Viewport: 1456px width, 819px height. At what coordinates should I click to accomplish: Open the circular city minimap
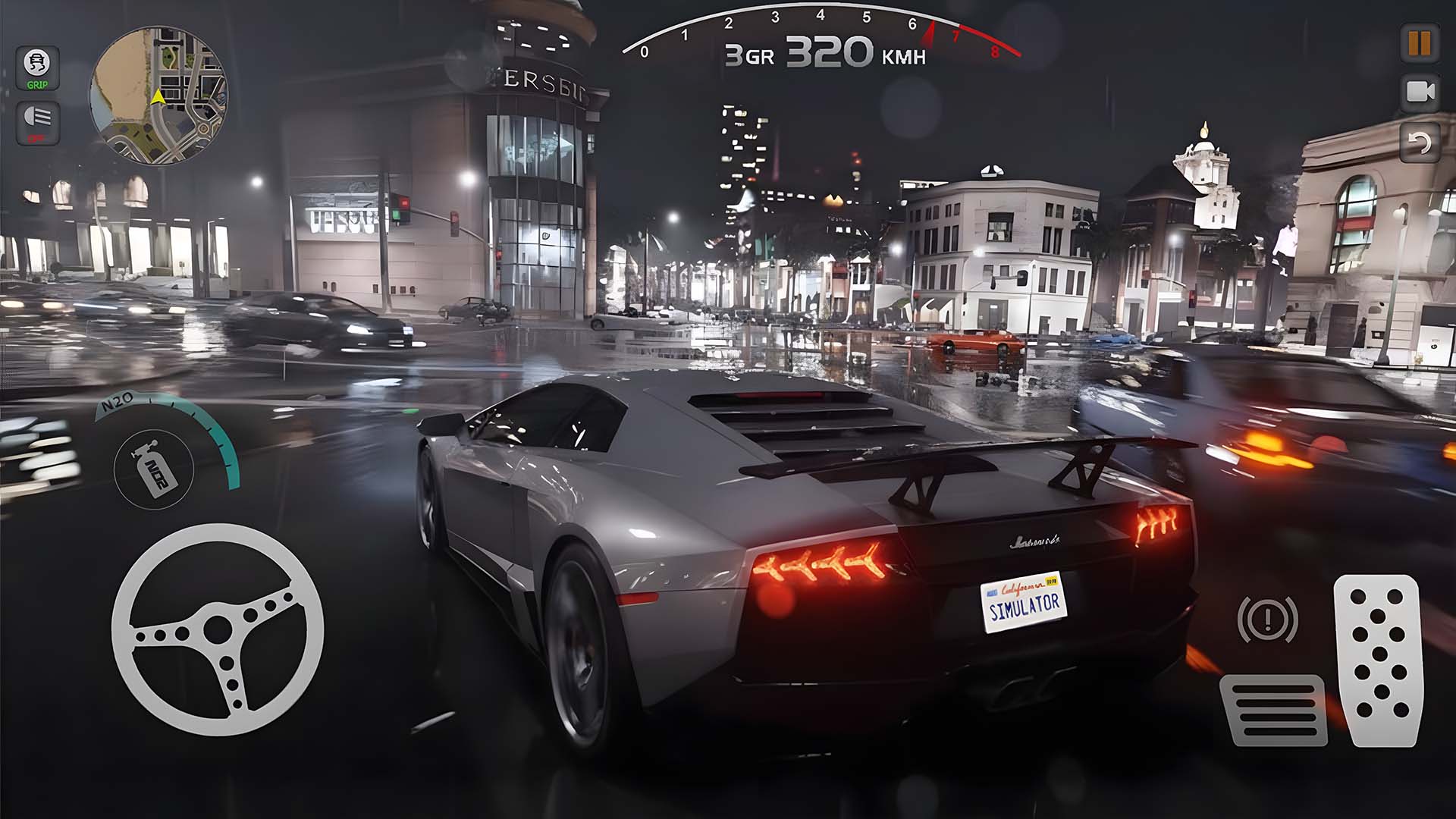[x=158, y=96]
